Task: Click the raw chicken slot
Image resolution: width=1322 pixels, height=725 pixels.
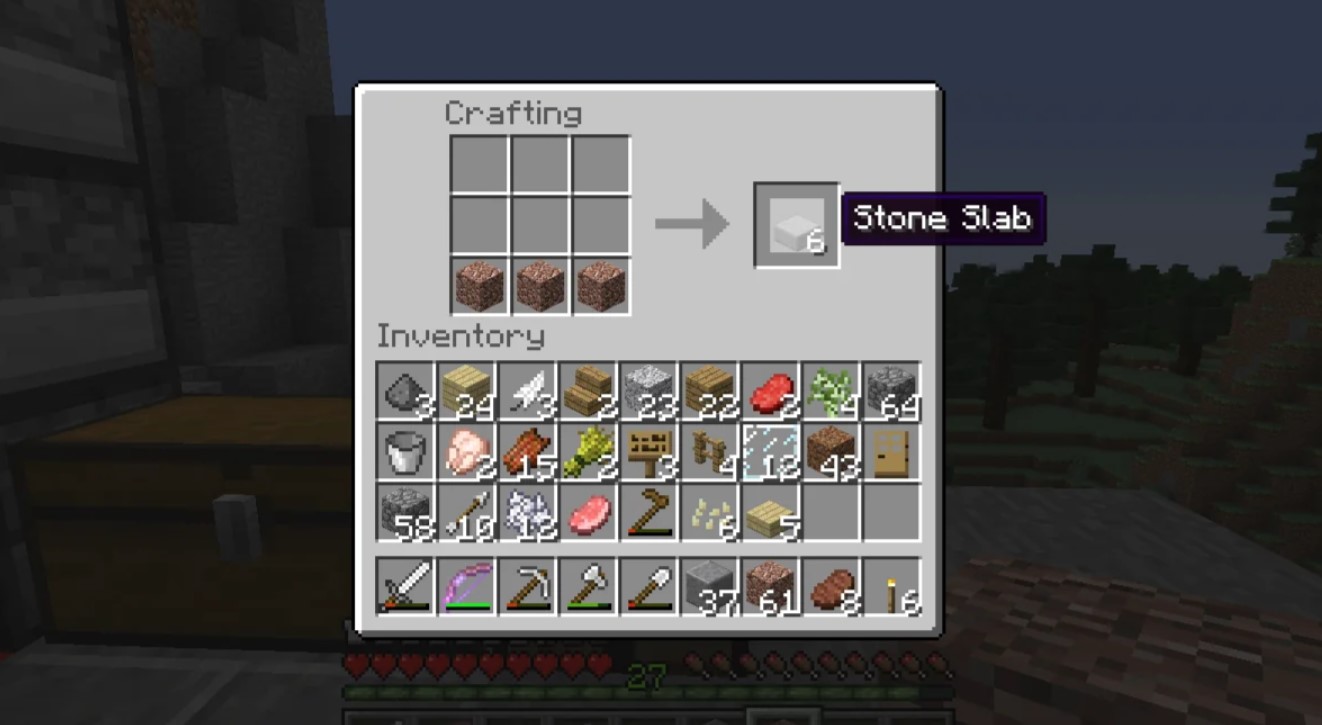Action: pos(467,452)
